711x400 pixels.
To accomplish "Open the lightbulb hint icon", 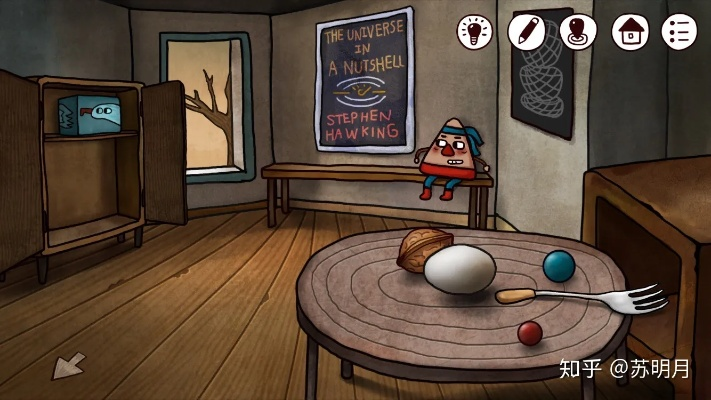I will (x=476, y=31).
